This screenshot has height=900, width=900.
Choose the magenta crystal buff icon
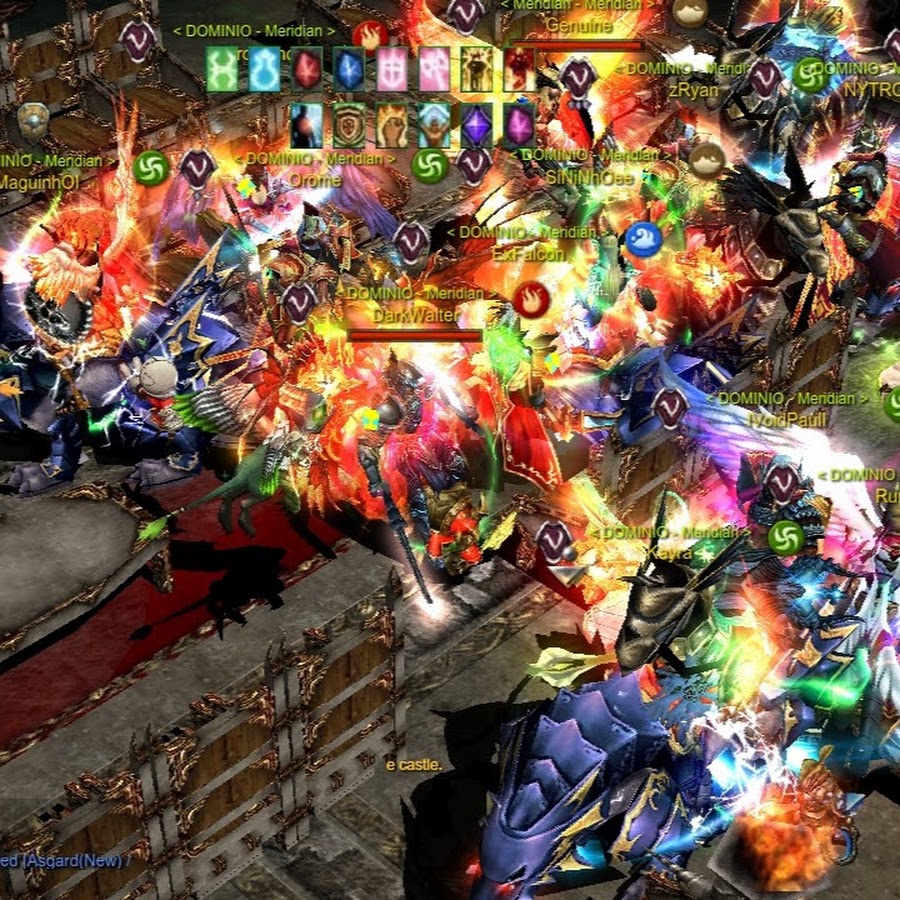click(519, 126)
